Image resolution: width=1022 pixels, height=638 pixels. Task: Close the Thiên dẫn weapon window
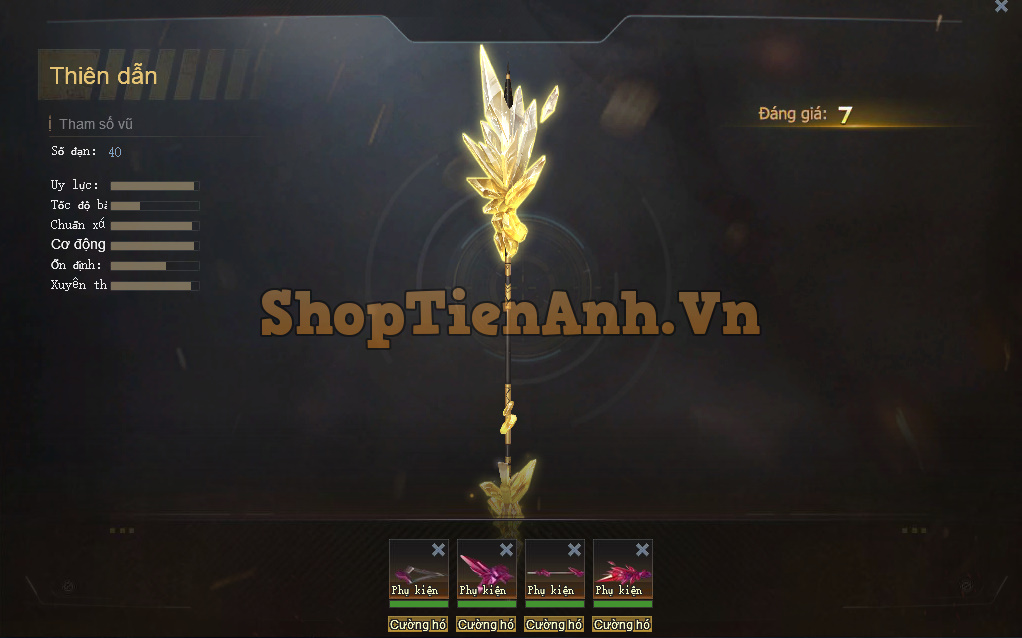click(x=1001, y=6)
